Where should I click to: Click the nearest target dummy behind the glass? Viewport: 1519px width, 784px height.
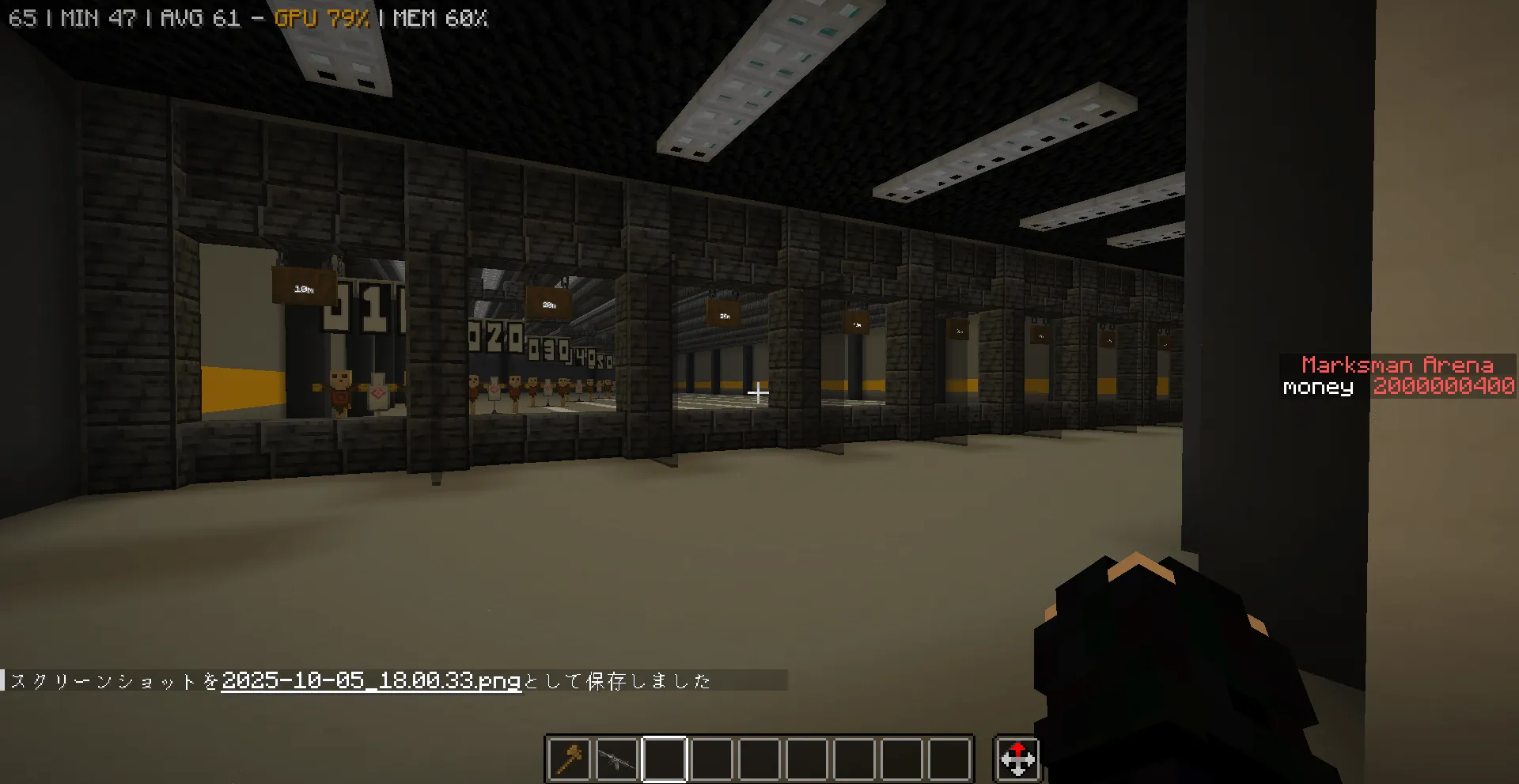click(x=339, y=388)
